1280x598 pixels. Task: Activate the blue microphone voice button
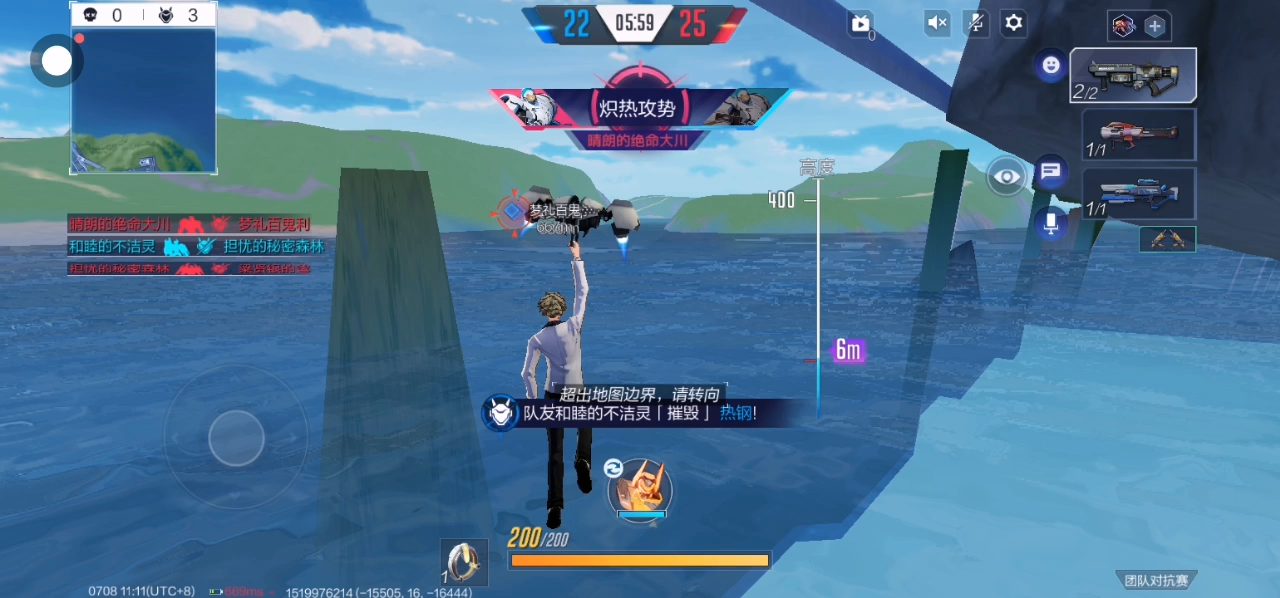coord(1050,224)
